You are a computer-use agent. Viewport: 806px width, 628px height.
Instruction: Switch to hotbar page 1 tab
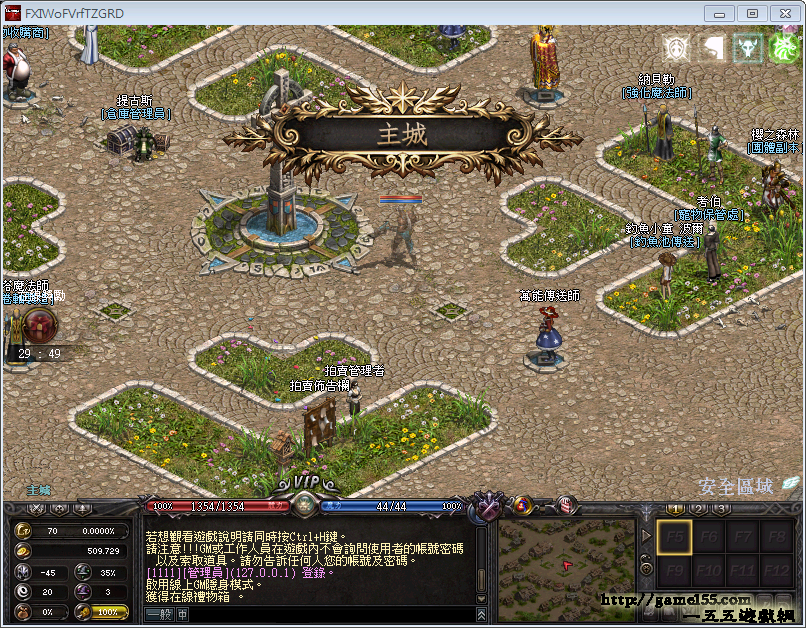(x=665, y=508)
